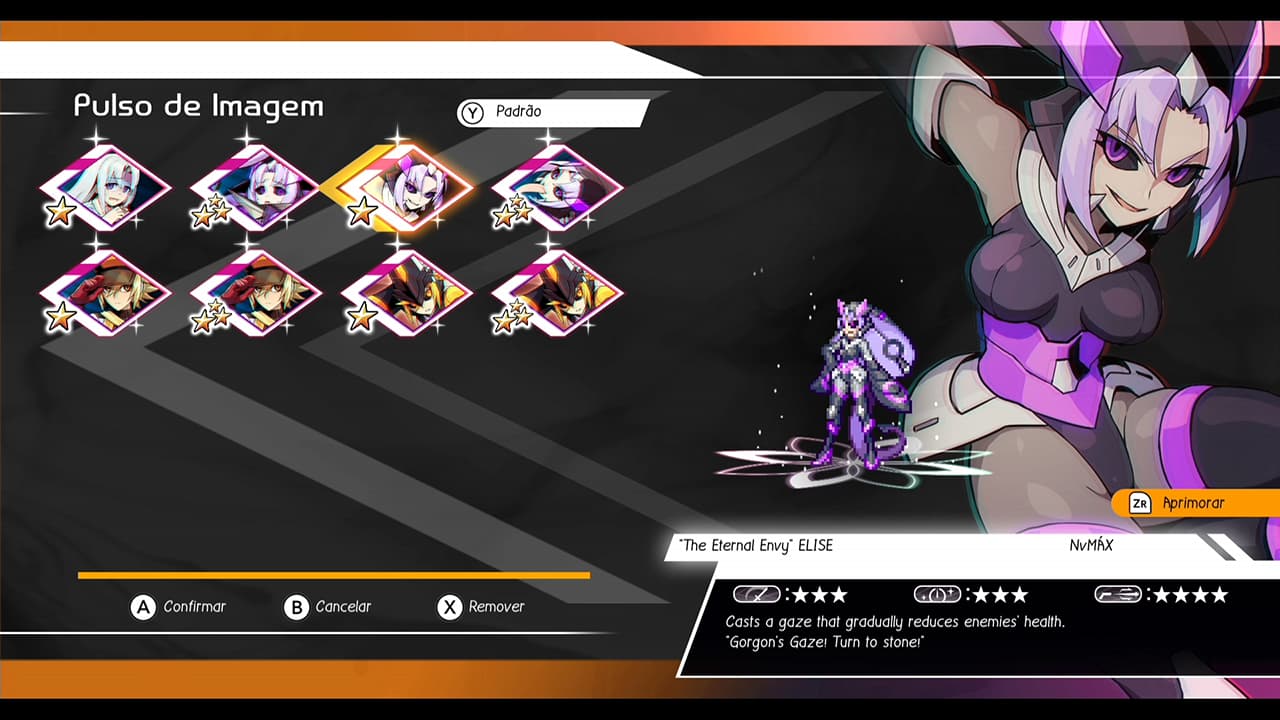1280x720 pixels.
Task: Select the three-star Copen portrait in bottom row
Action: 255,295
